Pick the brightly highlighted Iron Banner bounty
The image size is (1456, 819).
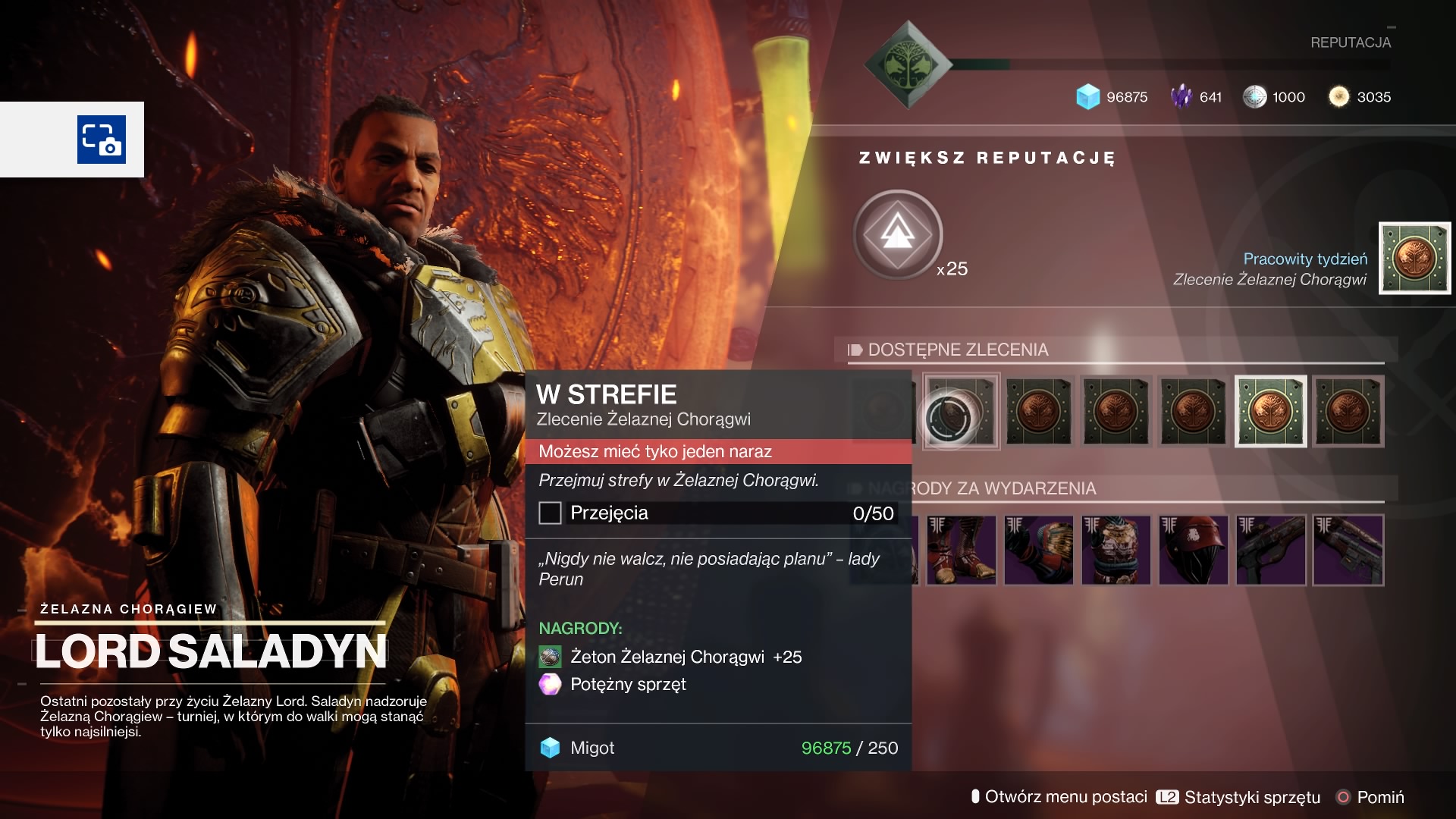coord(1270,411)
